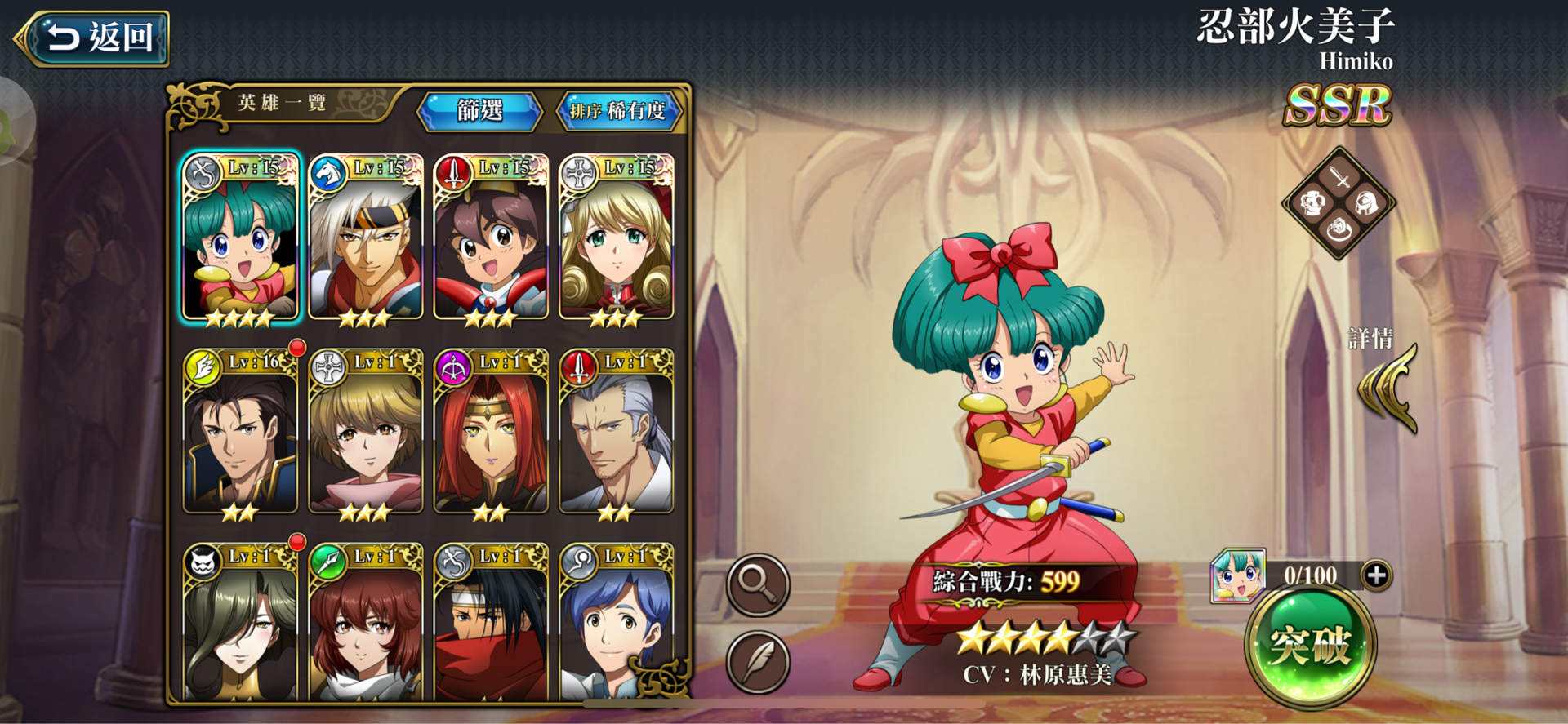Viewport: 1568px width, 724px height.
Task: Select the Lv 16 dark-haired hero card
Action: [240, 433]
